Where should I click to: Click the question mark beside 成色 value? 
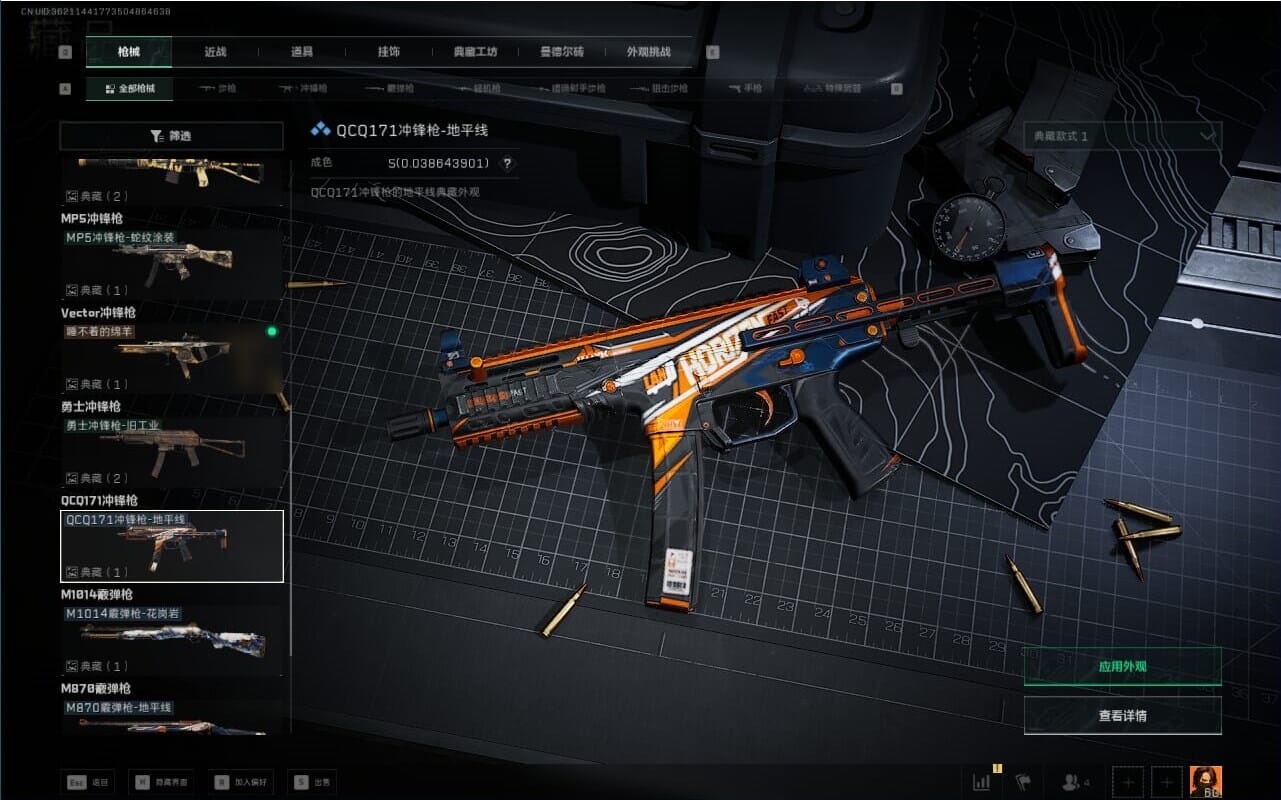pos(507,164)
